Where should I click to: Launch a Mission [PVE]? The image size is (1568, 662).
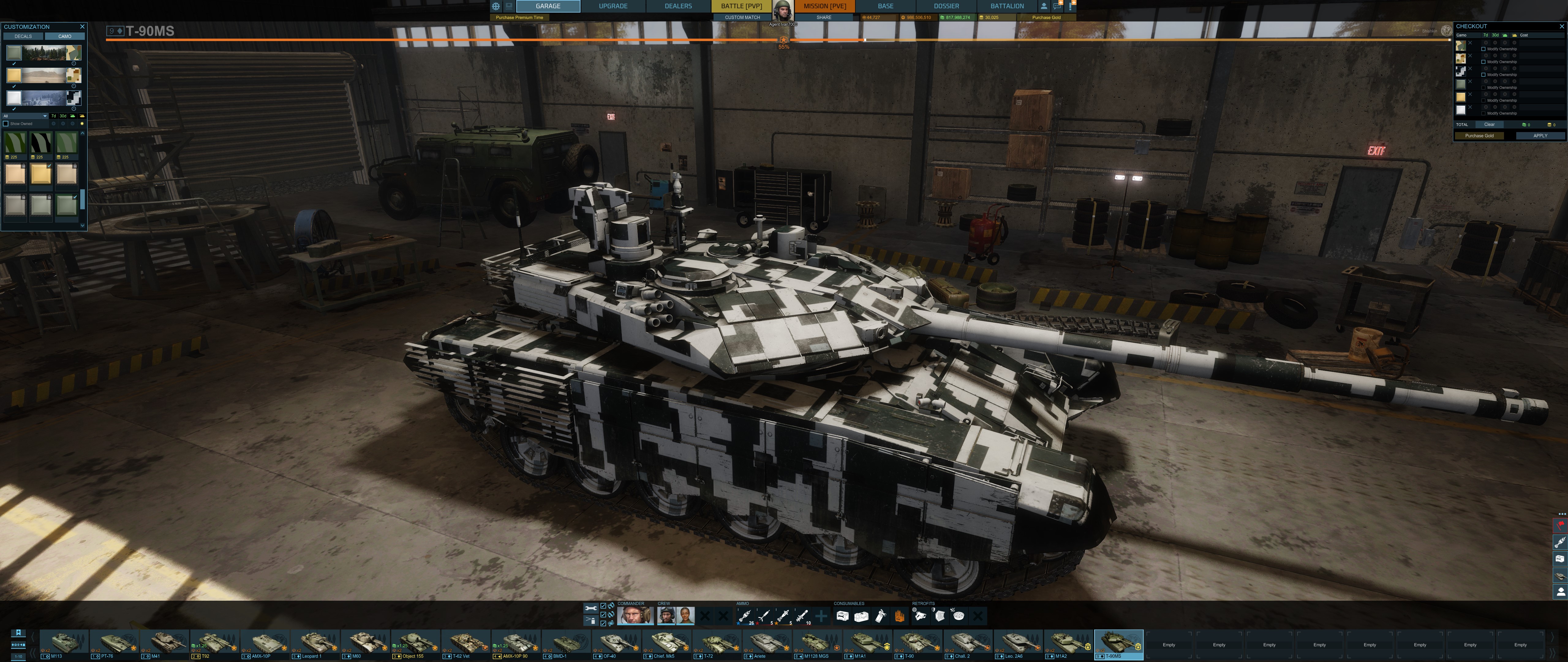(x=824, y=6)
